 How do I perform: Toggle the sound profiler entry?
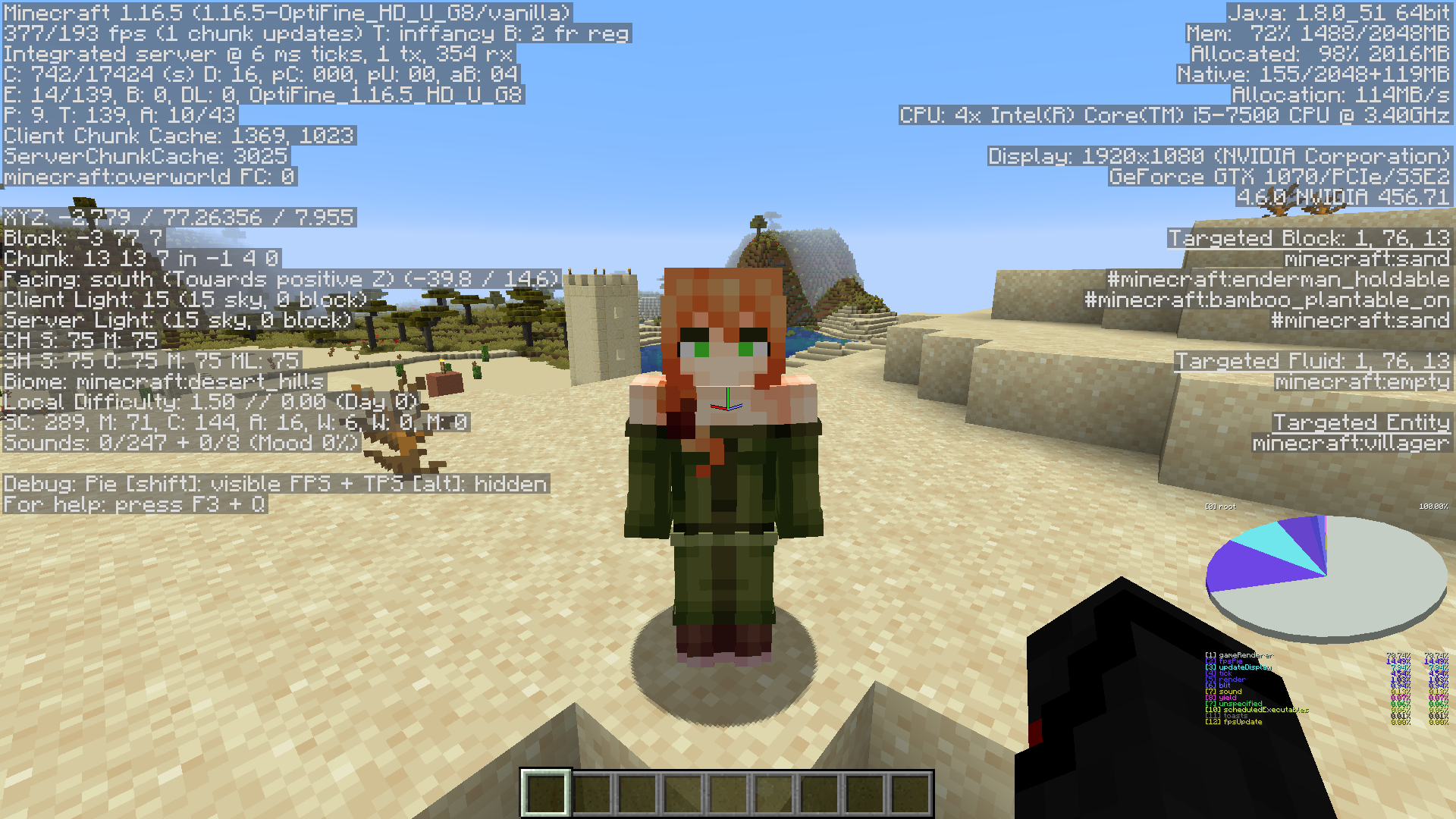point(1225,691)
